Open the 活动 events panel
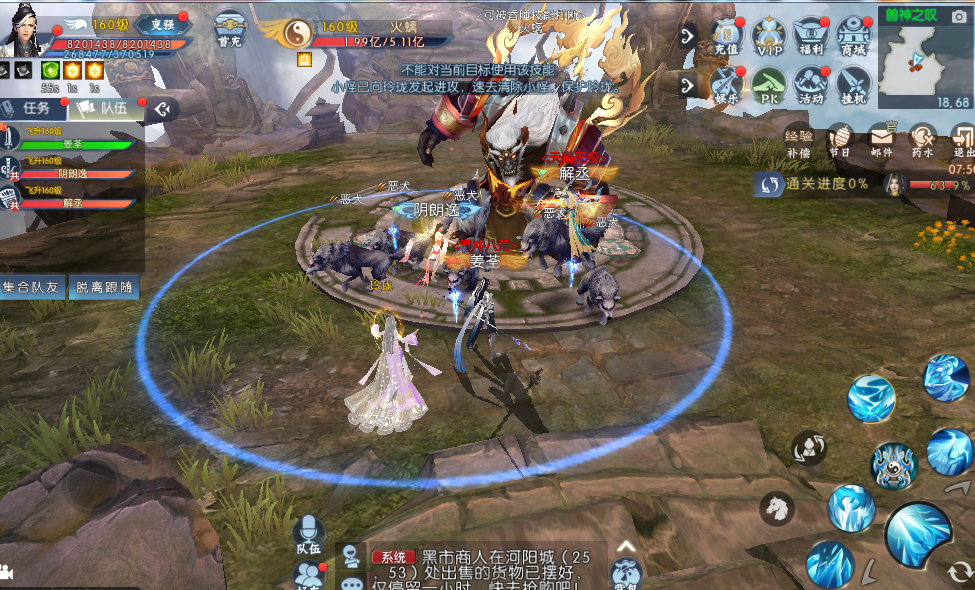Image resolution: width=975 pixels, height=590 pixels. tap(811, 86)
